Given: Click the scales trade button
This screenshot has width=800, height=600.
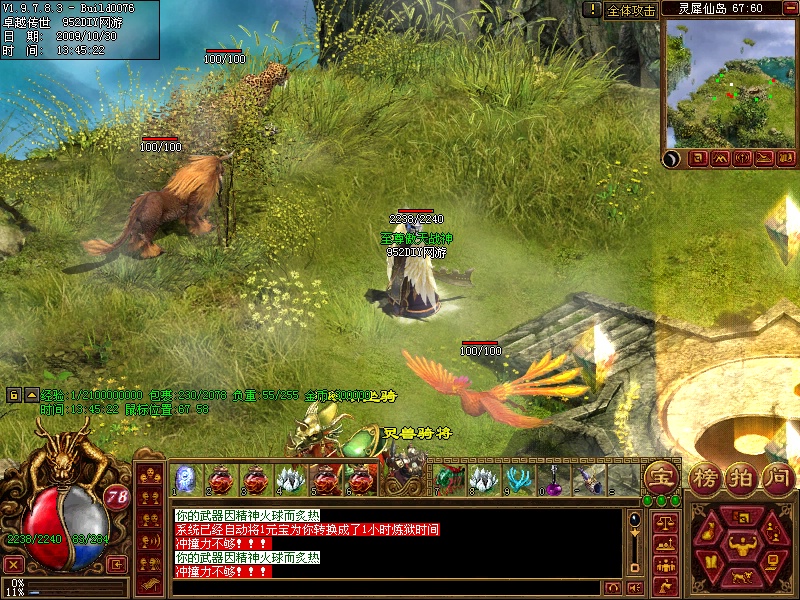Looking at the screenshot, I should [x=663, y=522].
